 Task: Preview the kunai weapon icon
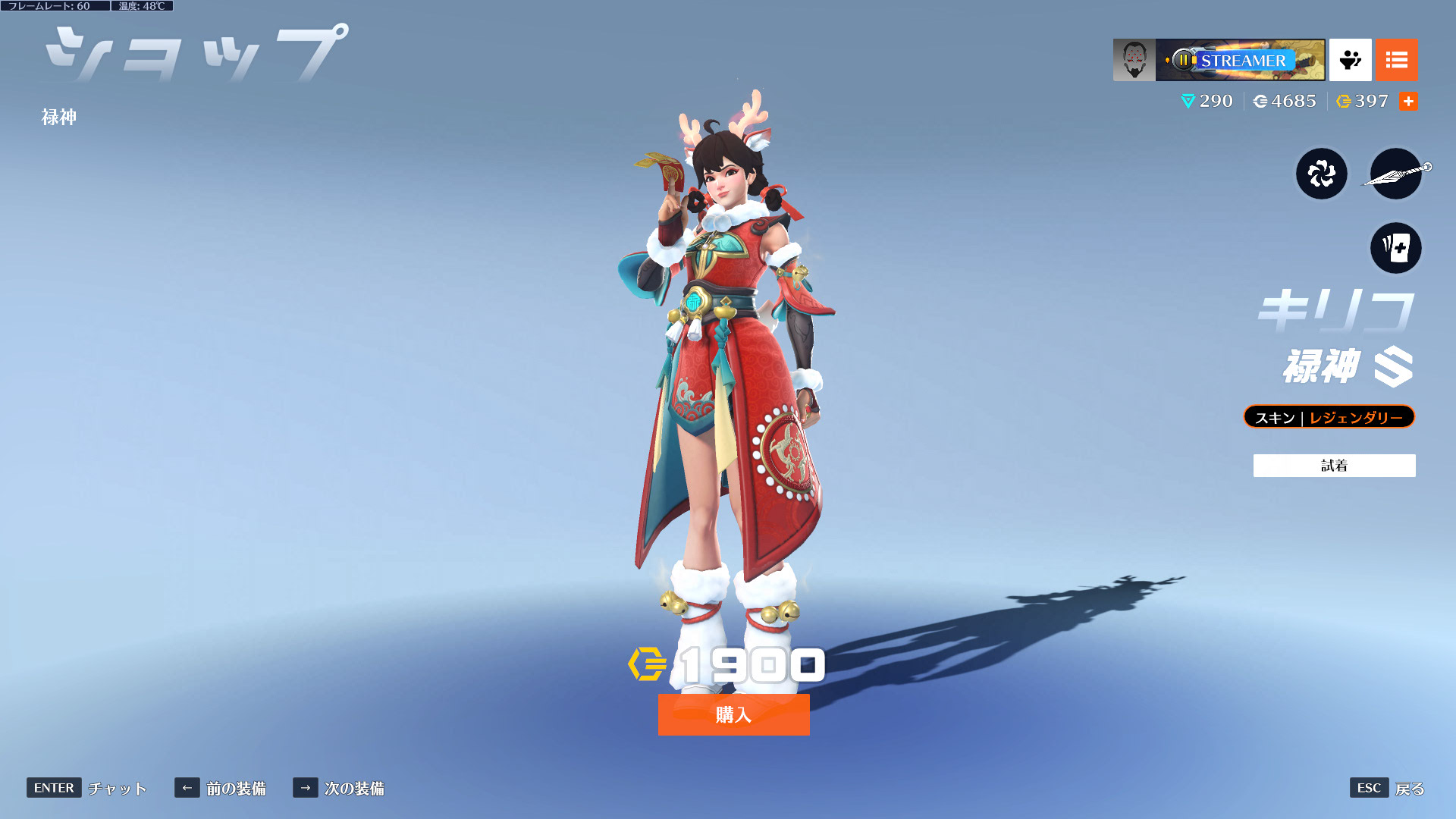point(1395,174)
